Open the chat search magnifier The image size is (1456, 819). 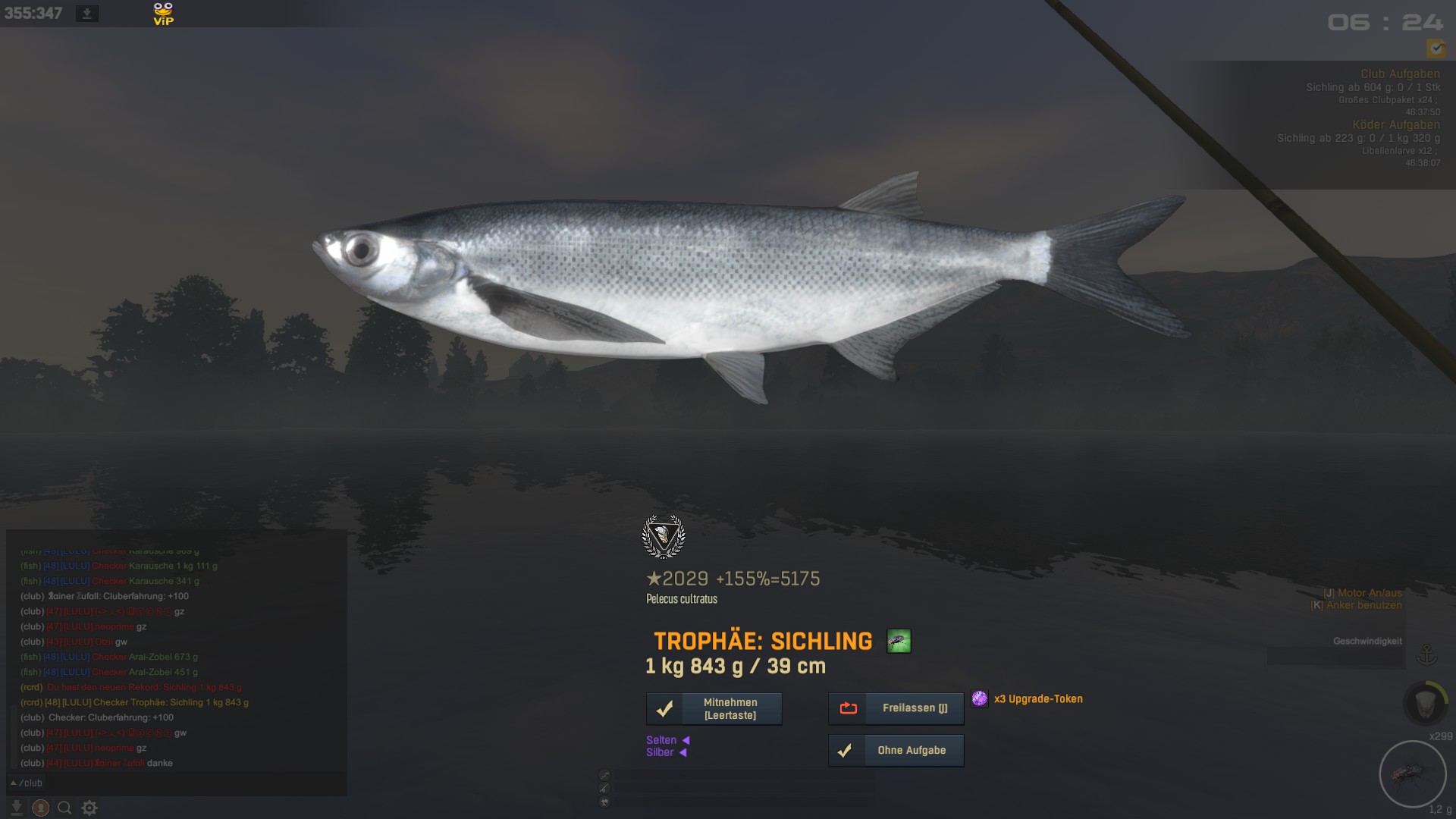(x=64, y=808)
